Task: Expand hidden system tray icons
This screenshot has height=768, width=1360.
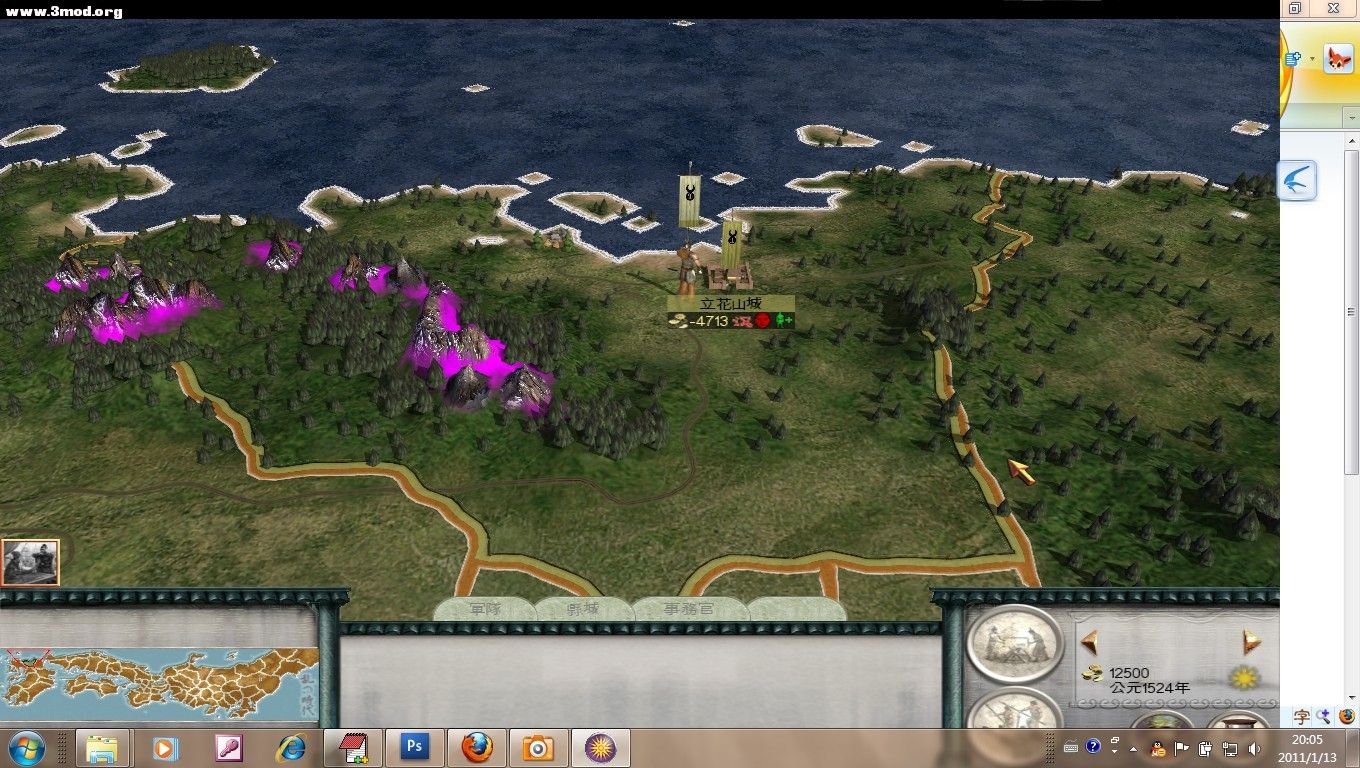Action: [1133, 748]
